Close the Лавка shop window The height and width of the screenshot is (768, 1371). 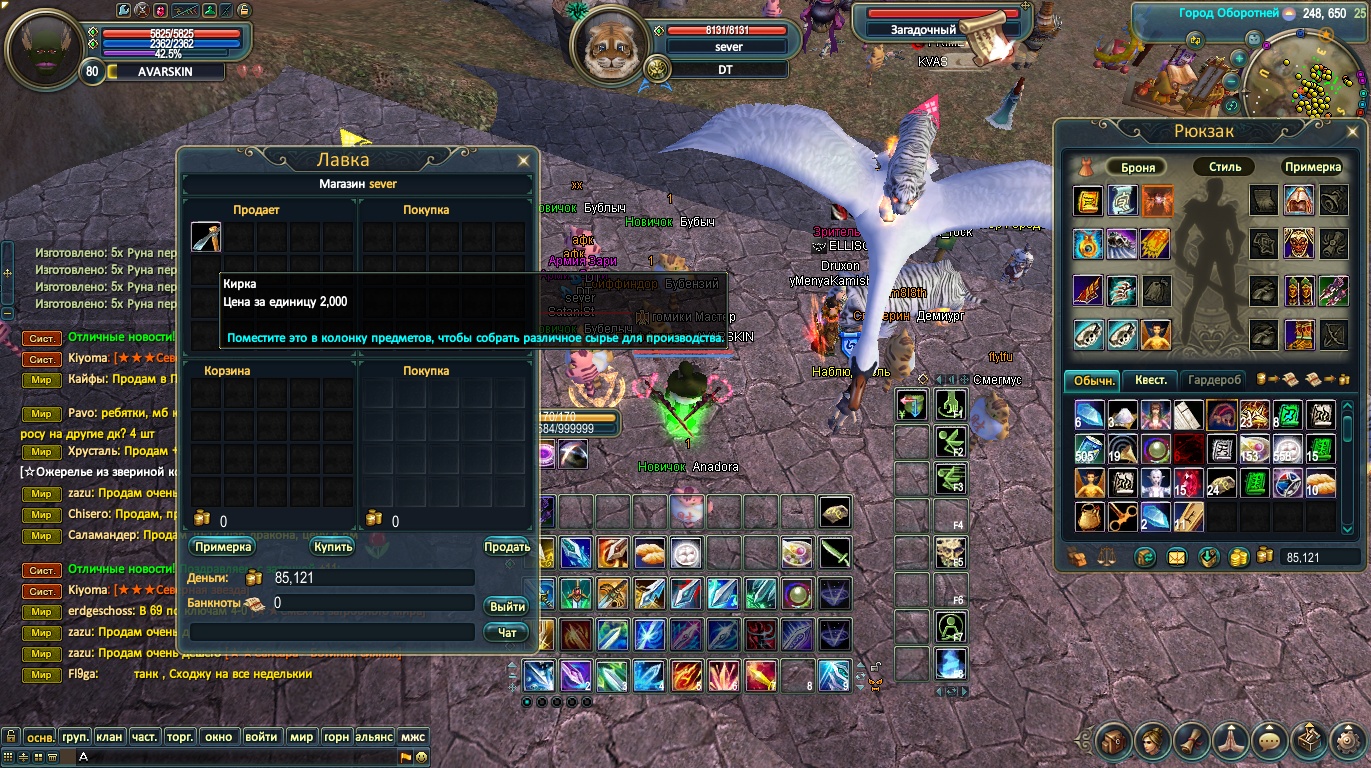[523, 160]
